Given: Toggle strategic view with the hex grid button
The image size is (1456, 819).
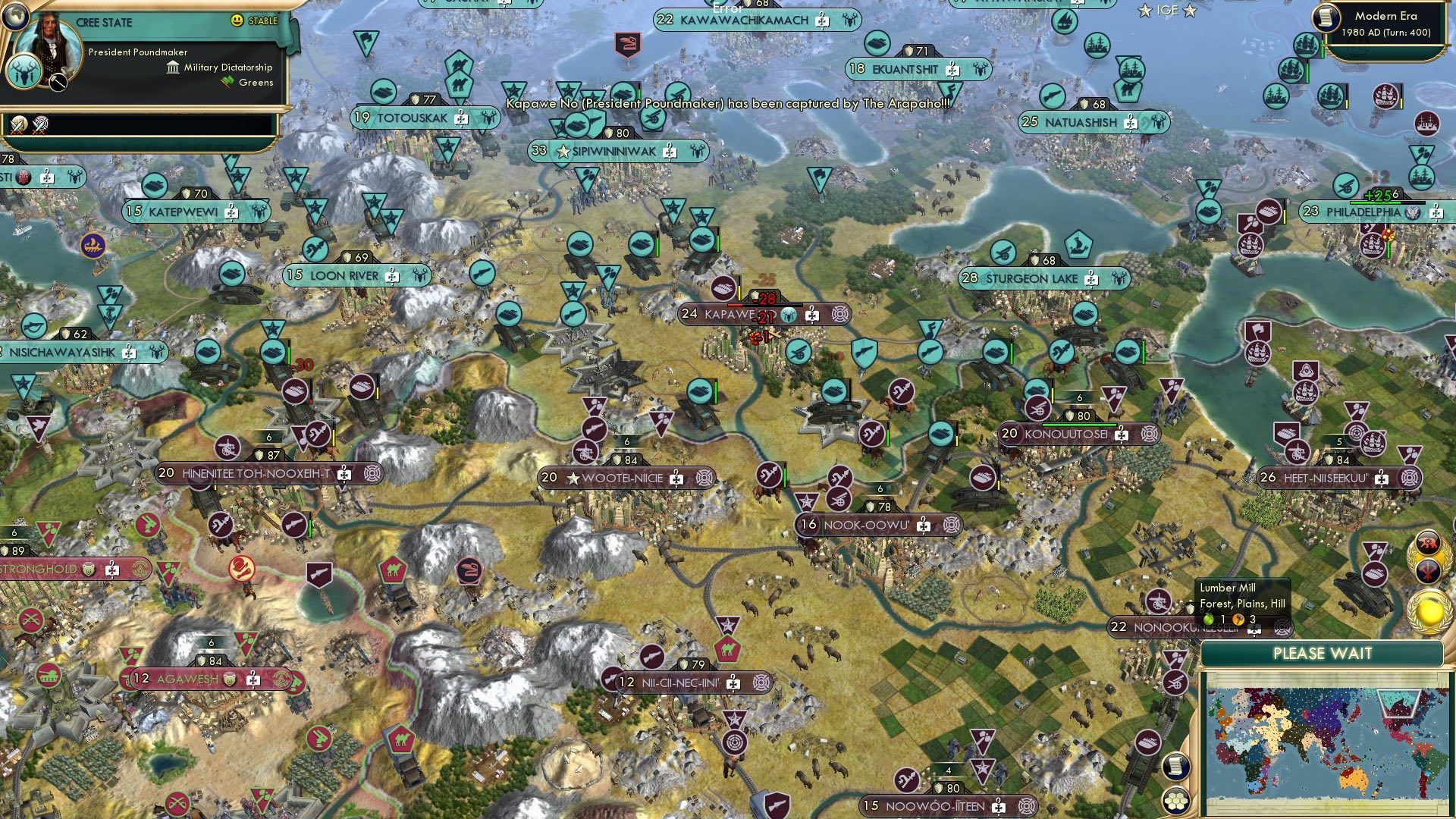Looking at the screenshot, I should coord(1175,801).
